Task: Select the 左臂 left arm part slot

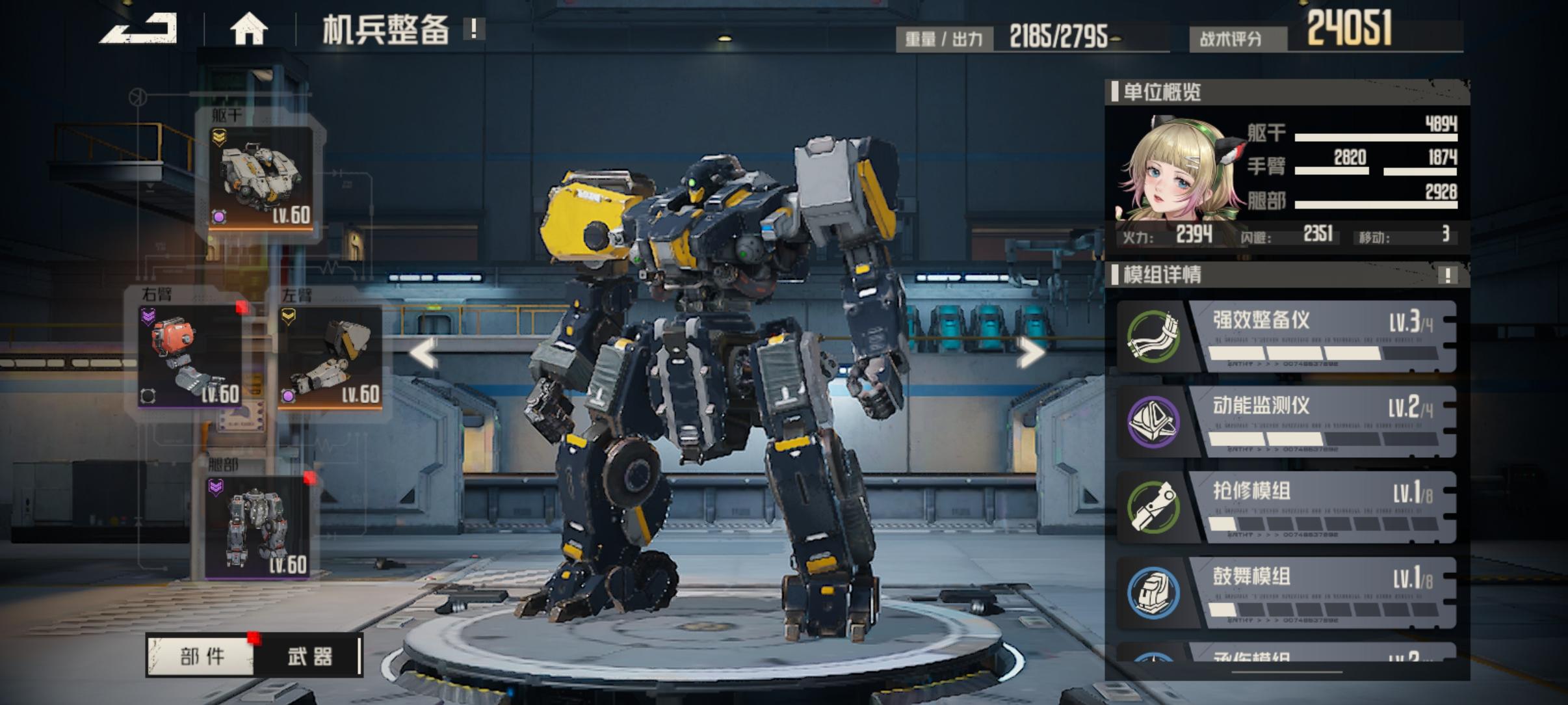Action: [330, 356]
